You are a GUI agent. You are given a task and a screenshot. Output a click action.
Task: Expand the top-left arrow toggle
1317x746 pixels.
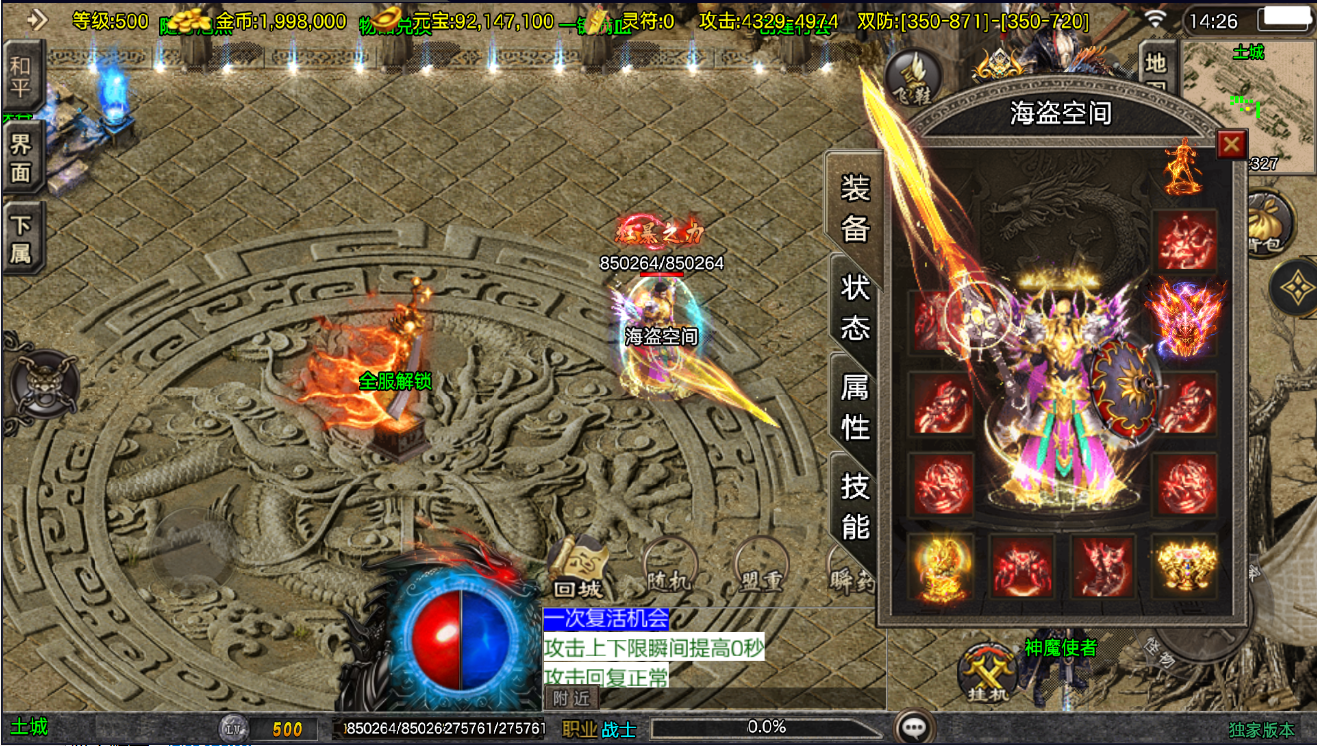(37, 19)
